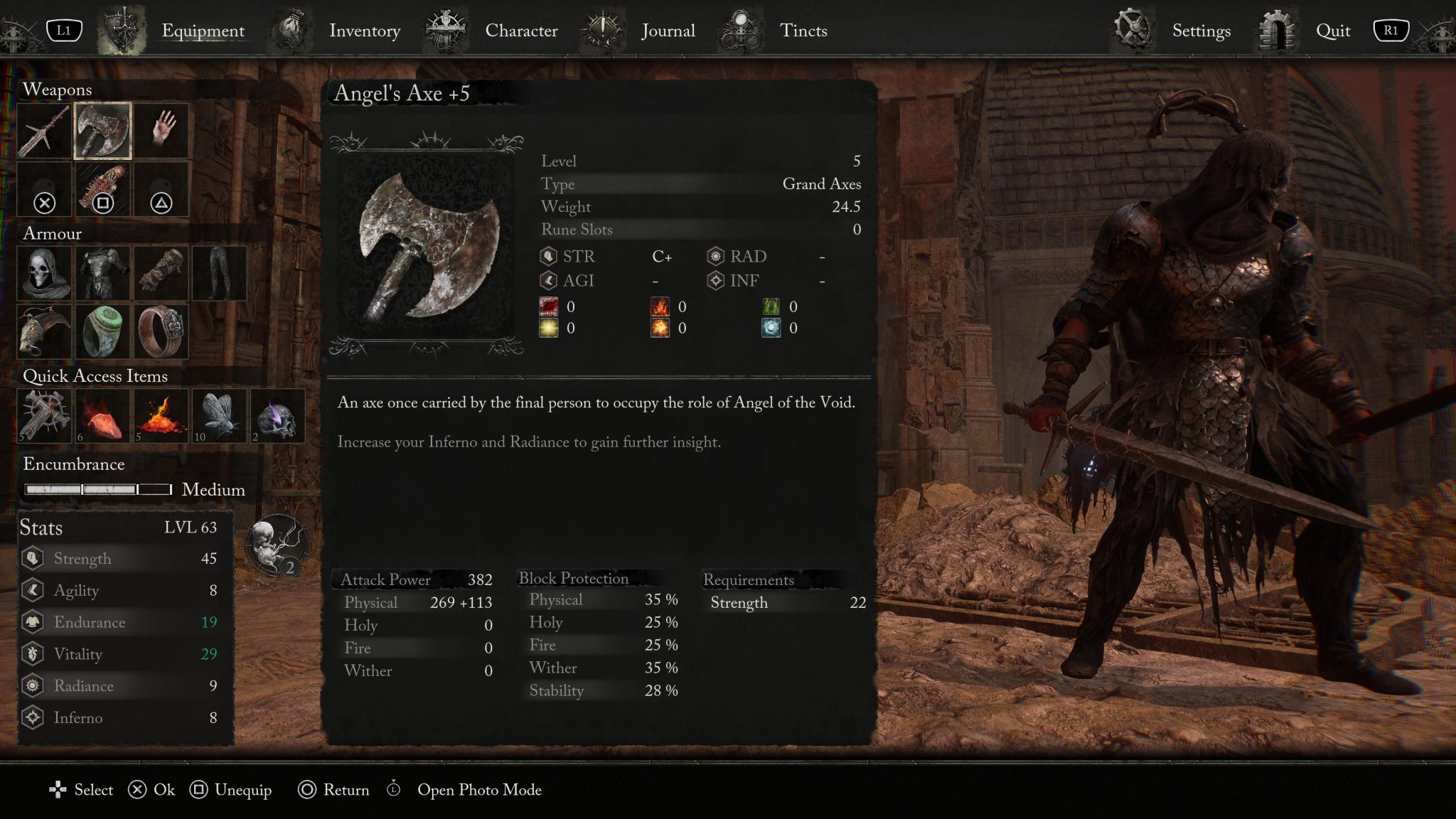Select the chest armour slot

[x=102, y=274]
